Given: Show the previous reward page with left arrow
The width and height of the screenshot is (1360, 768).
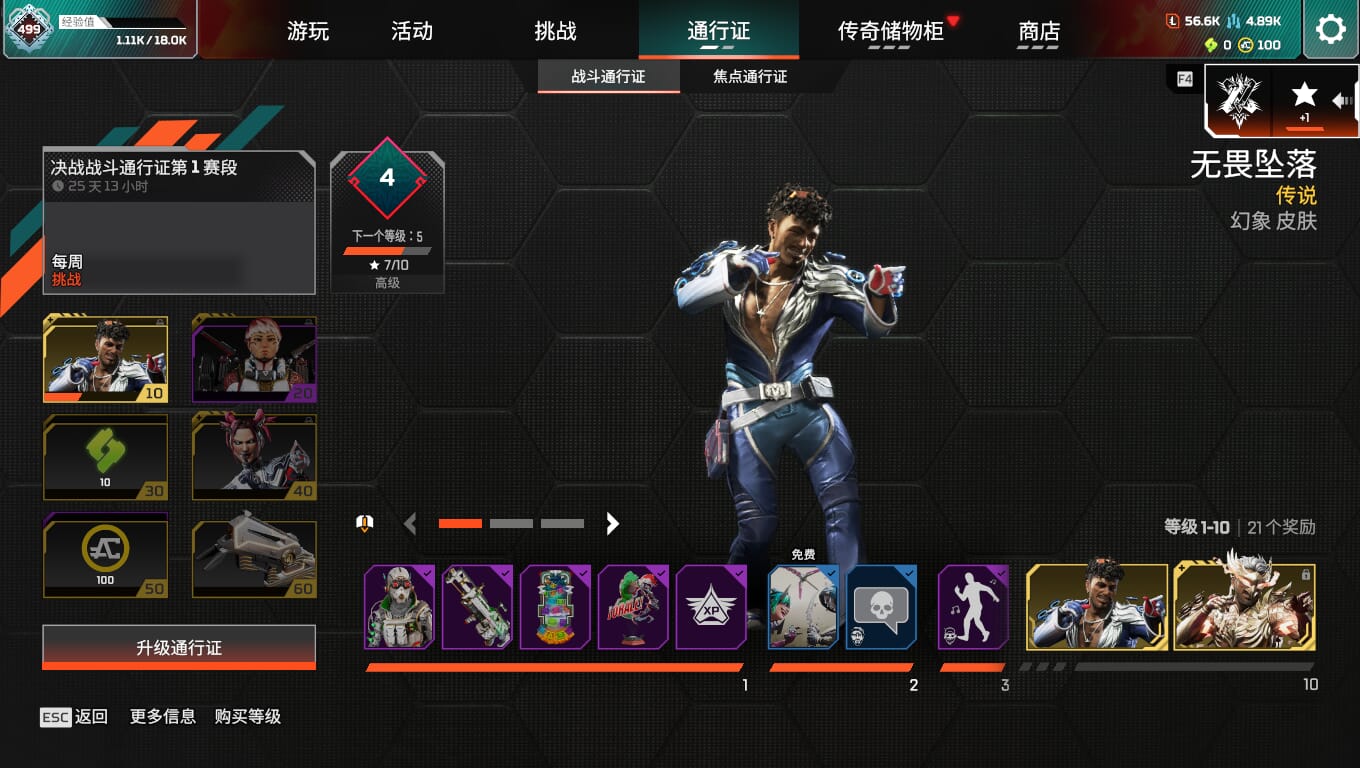Looking at the screenshot, I should pyautogui.click(x=409, y=523).
